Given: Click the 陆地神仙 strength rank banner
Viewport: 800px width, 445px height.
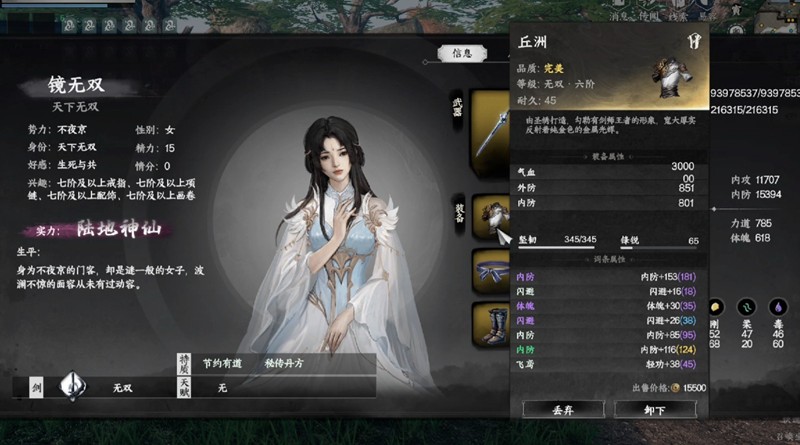Looking at the screenshot, I should pyautogui.click(x=112, y=229).
